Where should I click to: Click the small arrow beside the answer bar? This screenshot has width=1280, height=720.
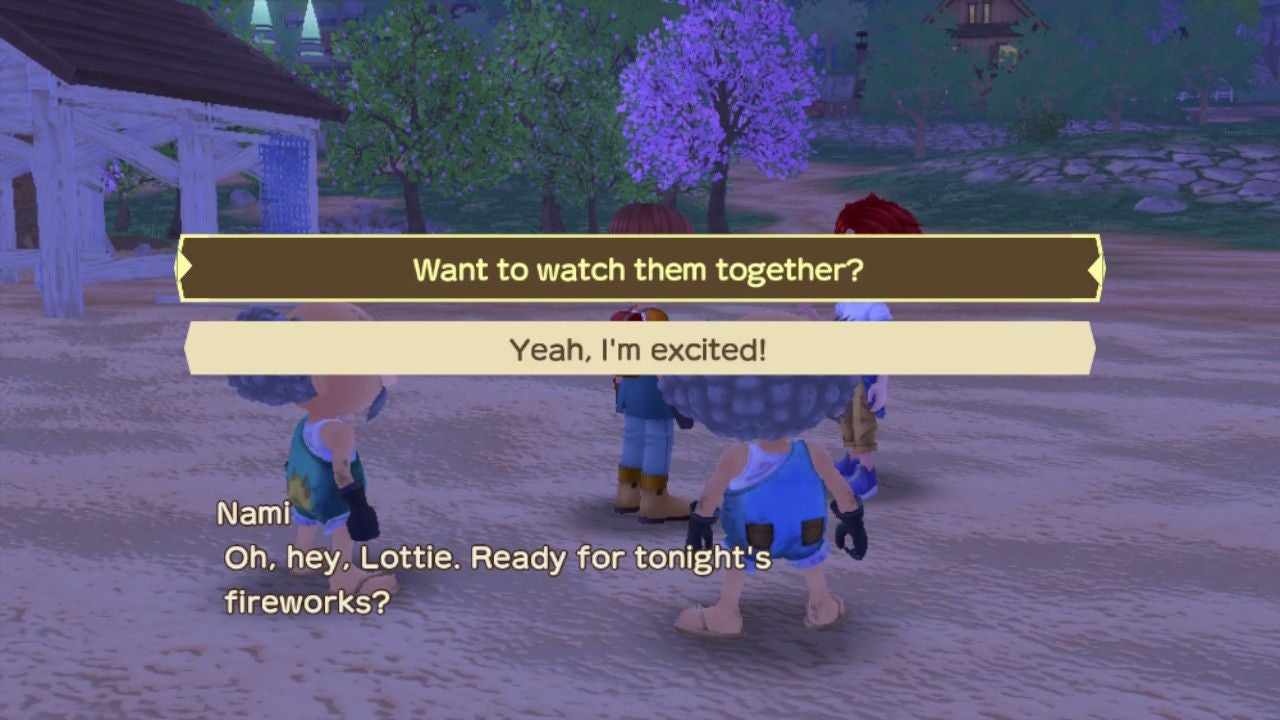coord(189,350)
